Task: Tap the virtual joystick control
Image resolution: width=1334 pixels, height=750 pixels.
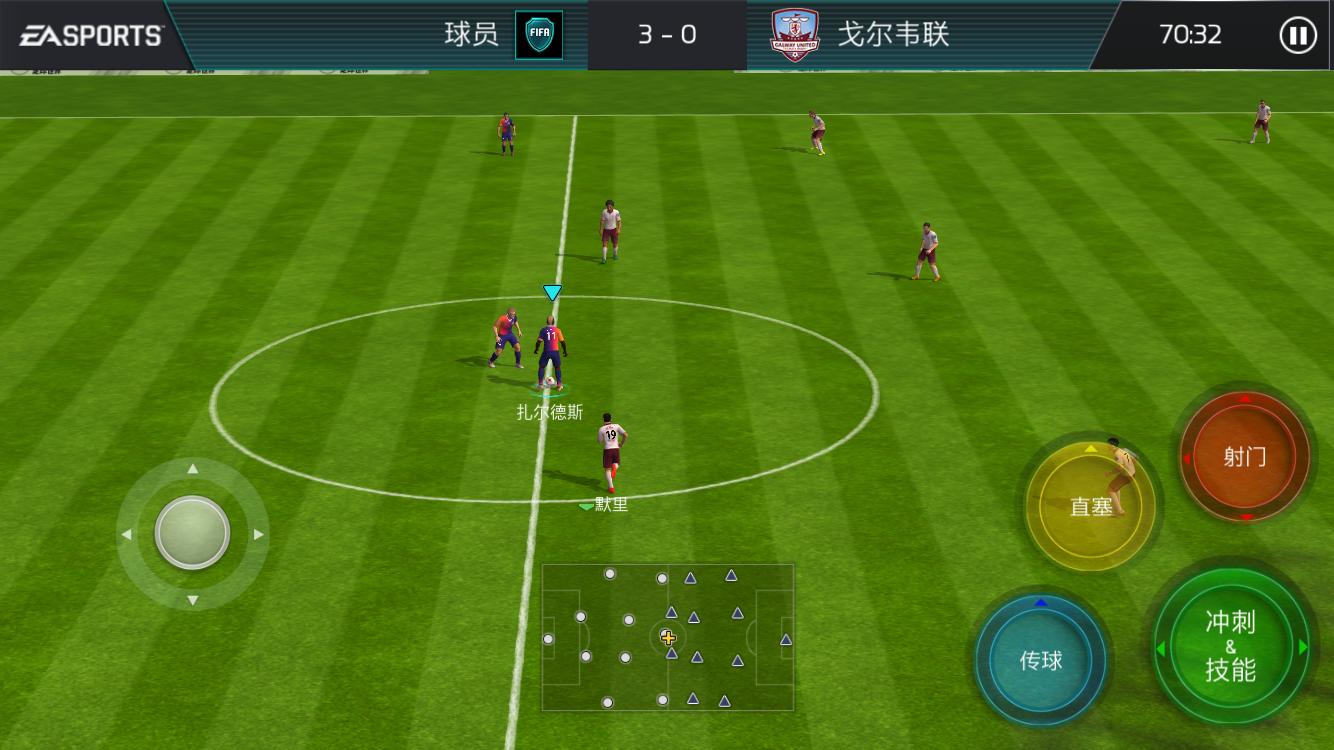Action: click(192, 533)
